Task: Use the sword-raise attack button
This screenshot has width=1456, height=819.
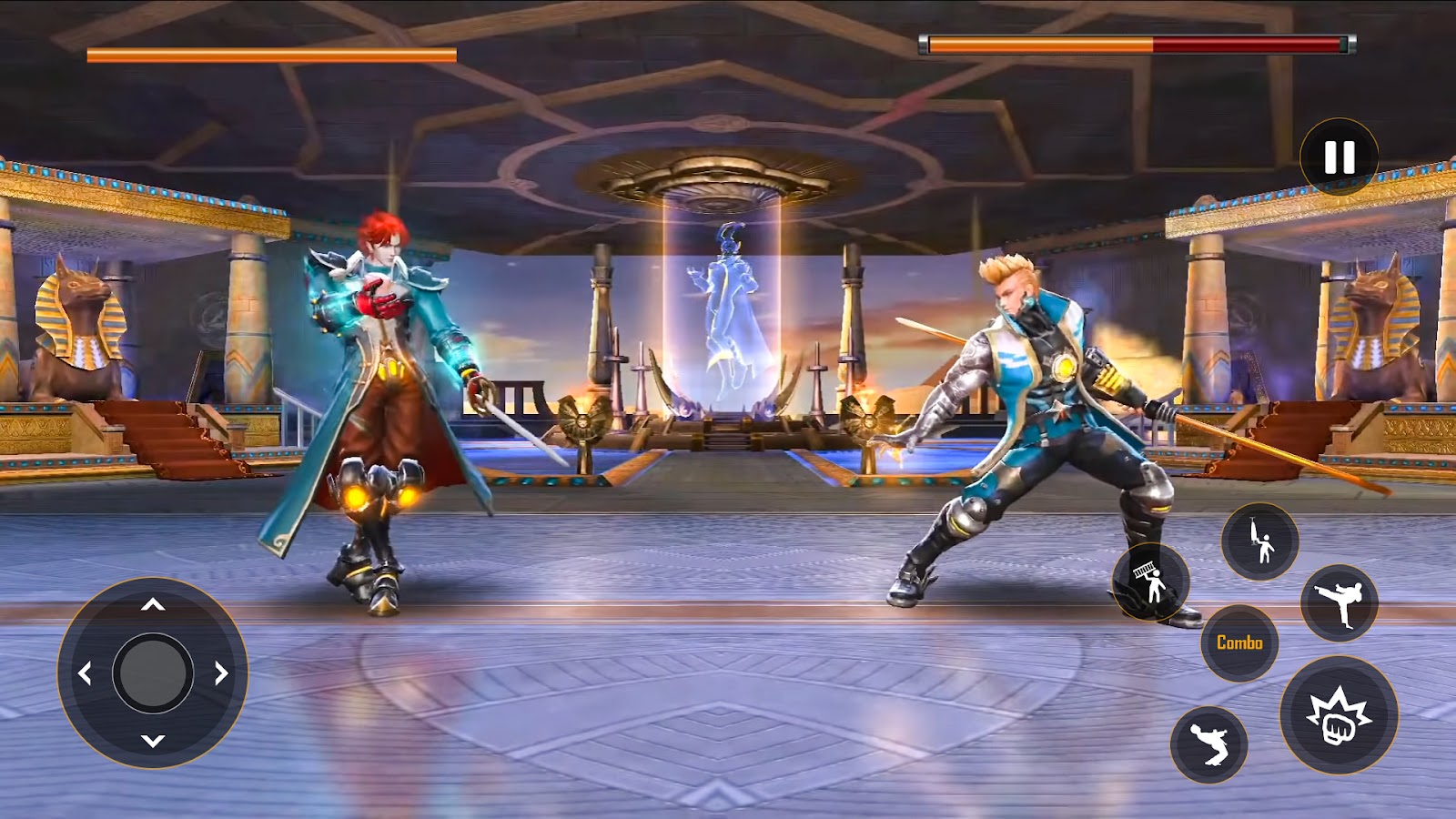Action: tap(1259, 541)
